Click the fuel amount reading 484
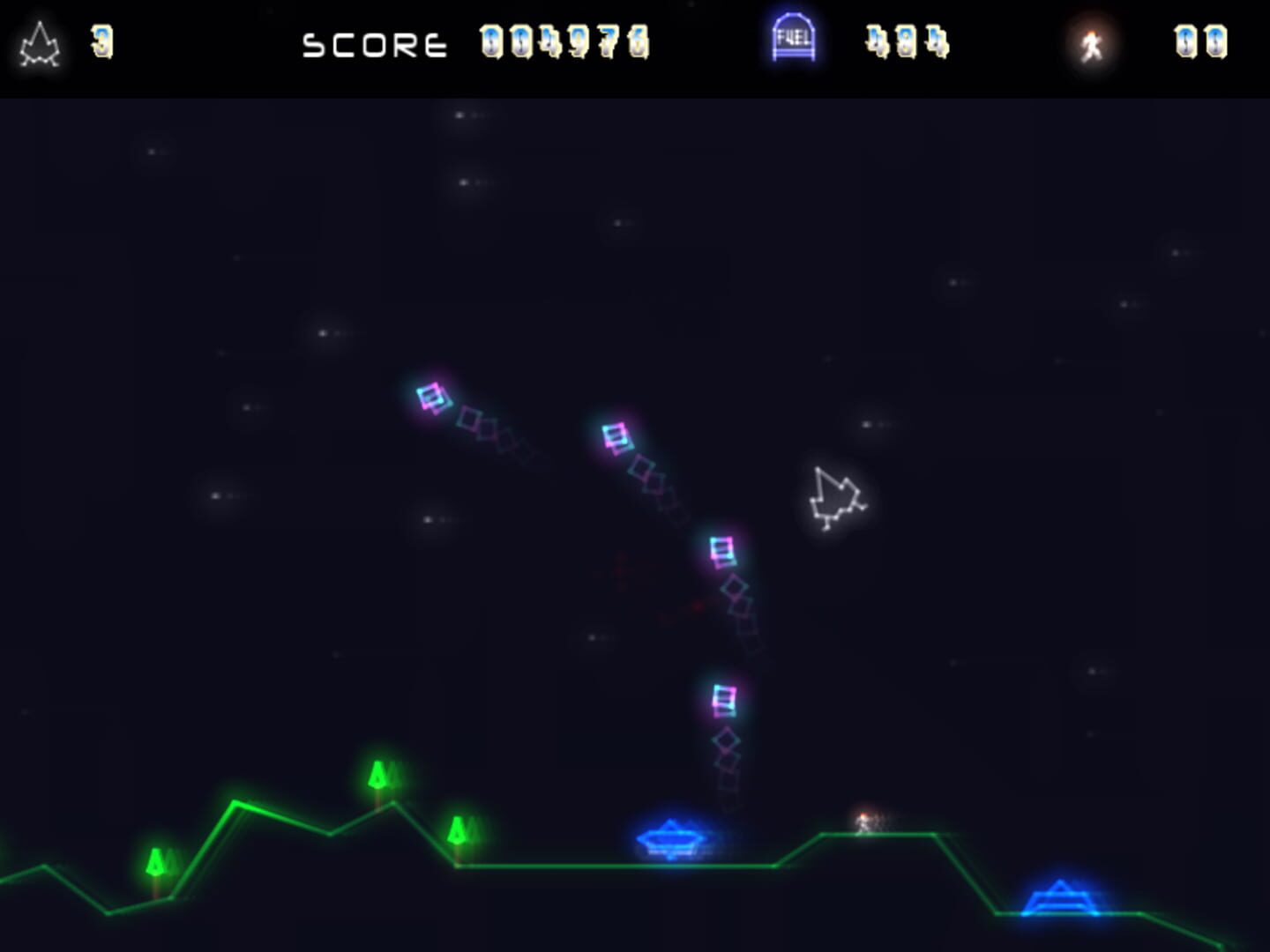The height and width of the screenshot is (952, 1270). click(908, 41)
